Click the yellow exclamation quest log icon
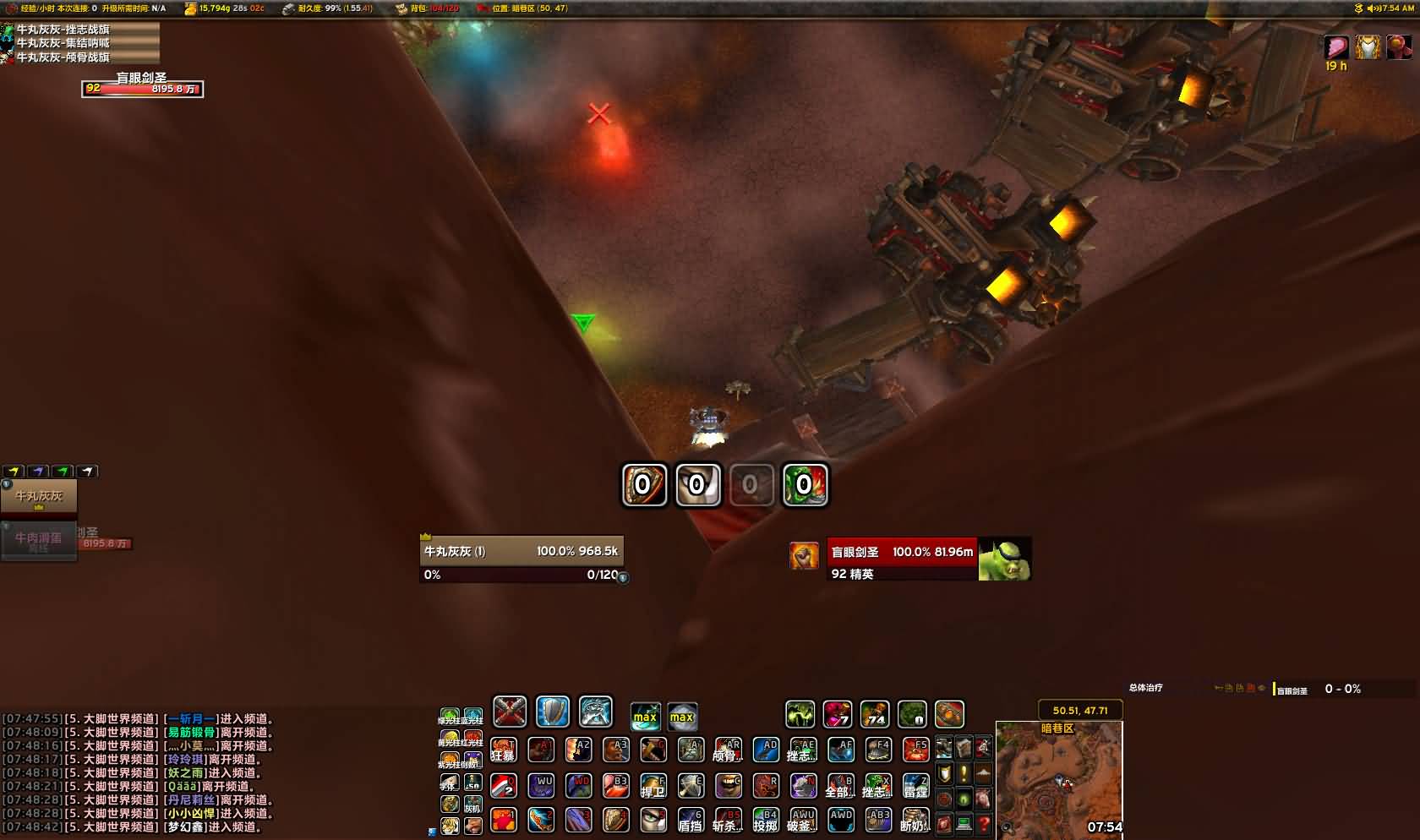1420x840 pixels. click(964, 773)
